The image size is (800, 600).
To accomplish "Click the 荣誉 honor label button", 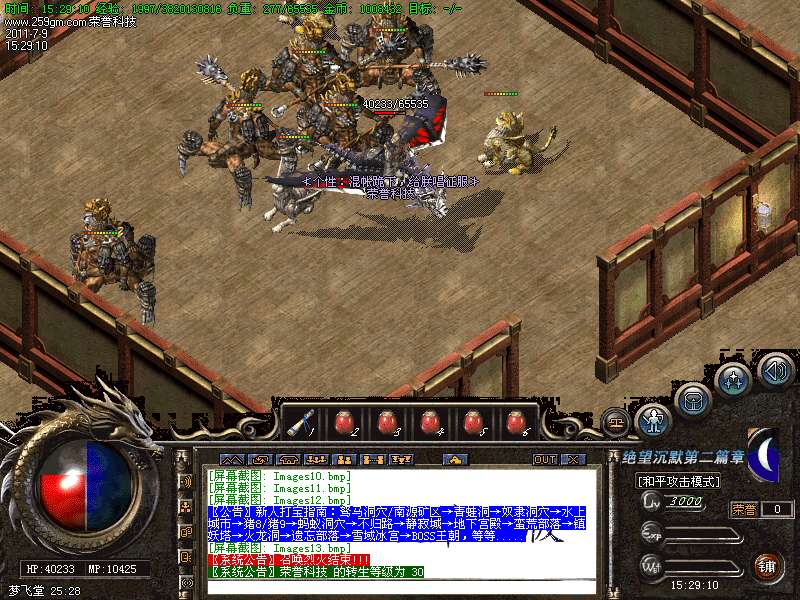I will pyautogui.click(x=744, y=509).
